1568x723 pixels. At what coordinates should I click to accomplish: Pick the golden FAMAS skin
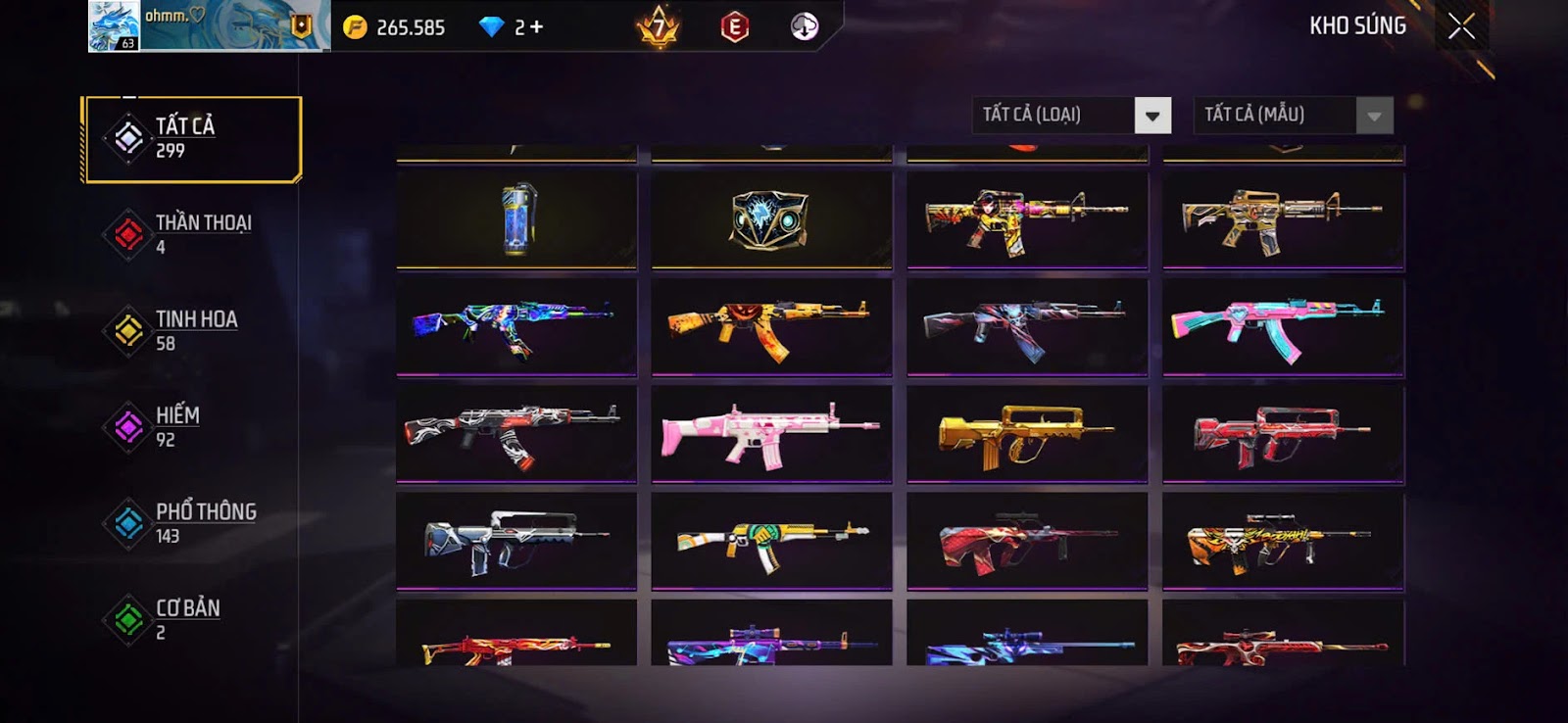point(1027,433)
